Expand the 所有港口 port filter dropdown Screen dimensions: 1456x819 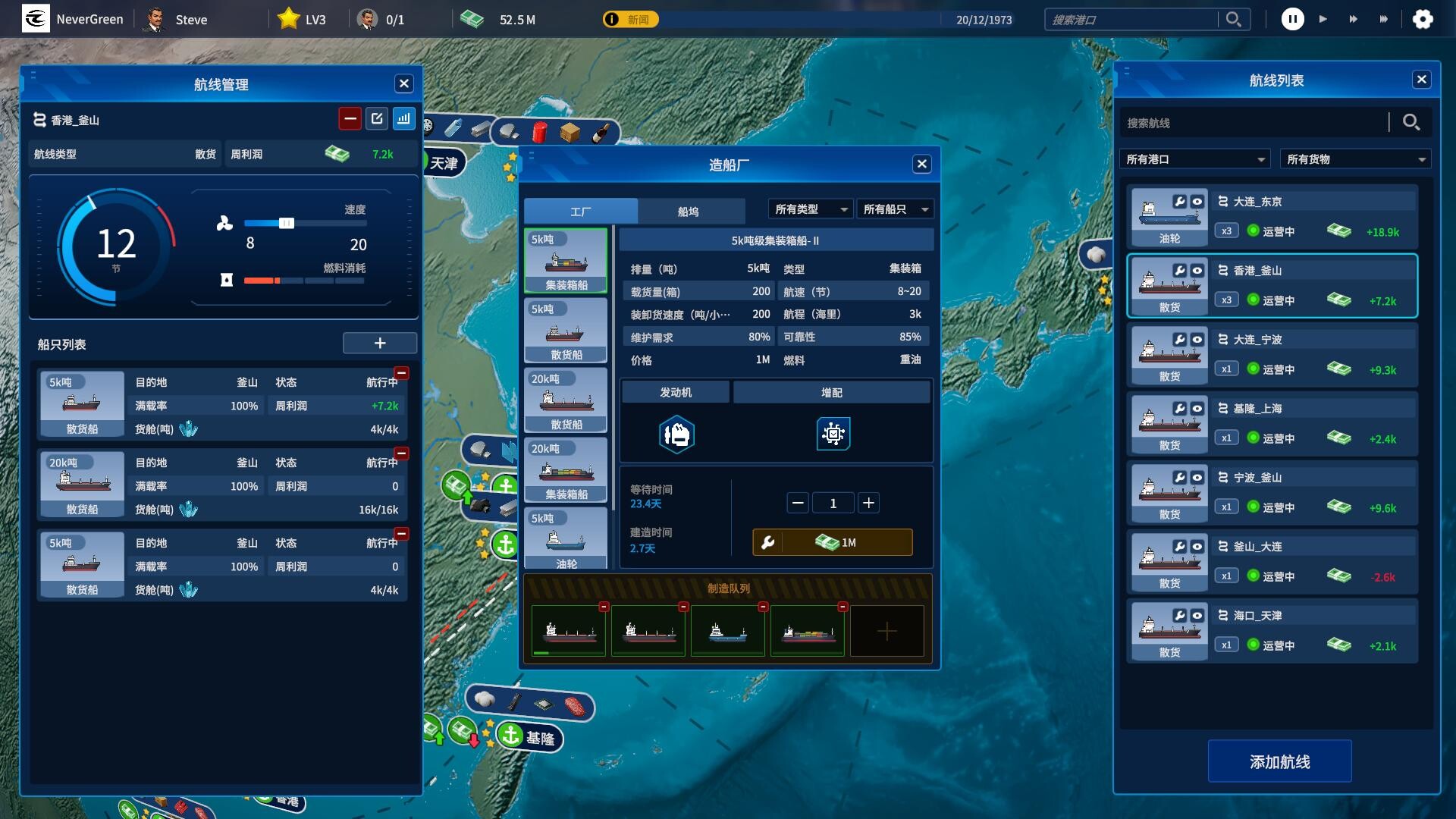coord(1195,158)
